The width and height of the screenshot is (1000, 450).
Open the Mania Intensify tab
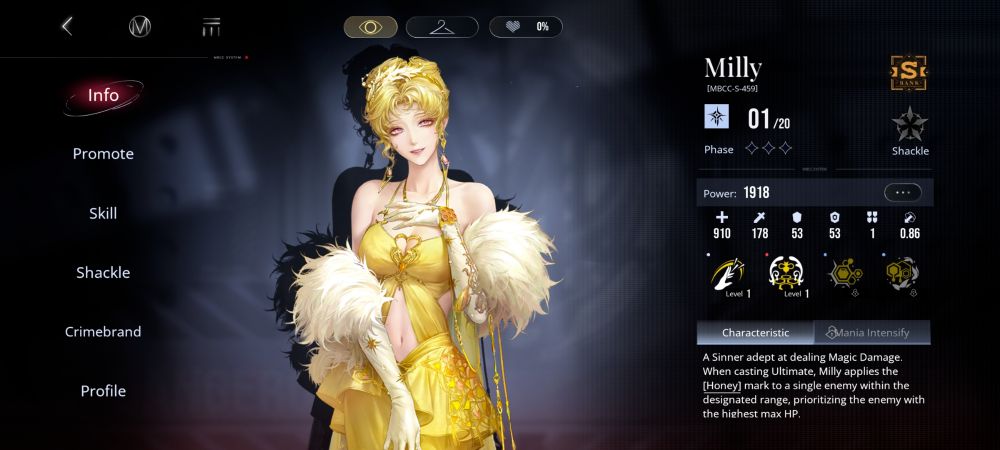[873, 332]
